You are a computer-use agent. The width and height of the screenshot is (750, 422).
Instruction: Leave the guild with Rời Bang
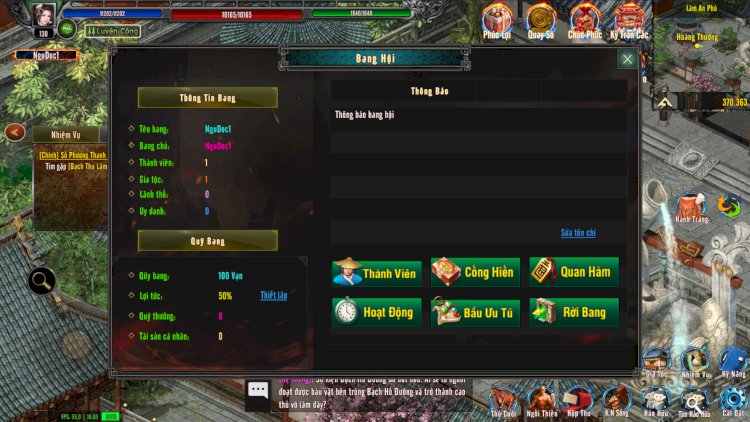click(573, 312)
